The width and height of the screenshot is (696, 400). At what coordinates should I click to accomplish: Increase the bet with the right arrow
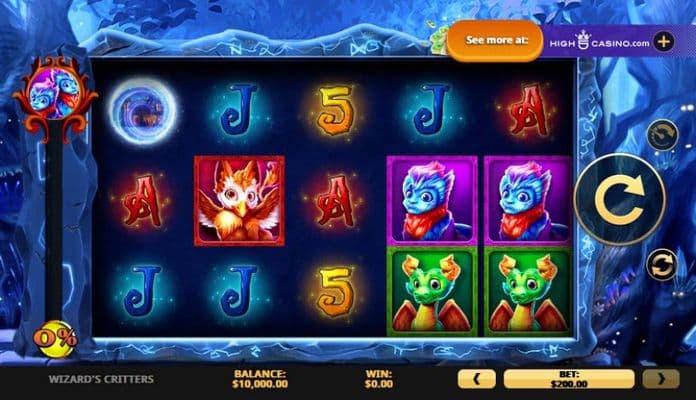(x=661, y=379)
